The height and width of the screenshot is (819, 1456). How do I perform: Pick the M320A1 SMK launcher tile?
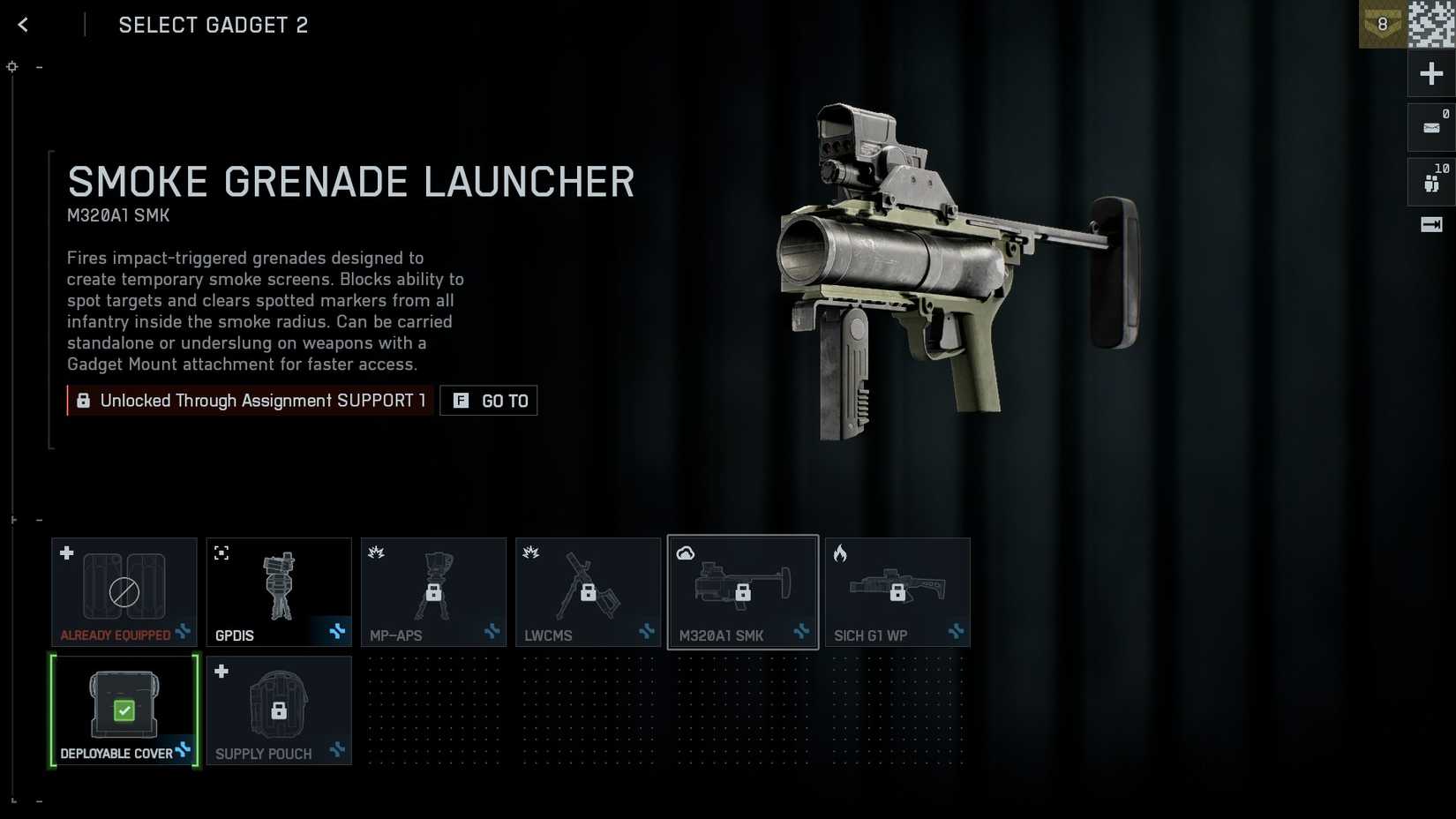[x=743, y=592]
